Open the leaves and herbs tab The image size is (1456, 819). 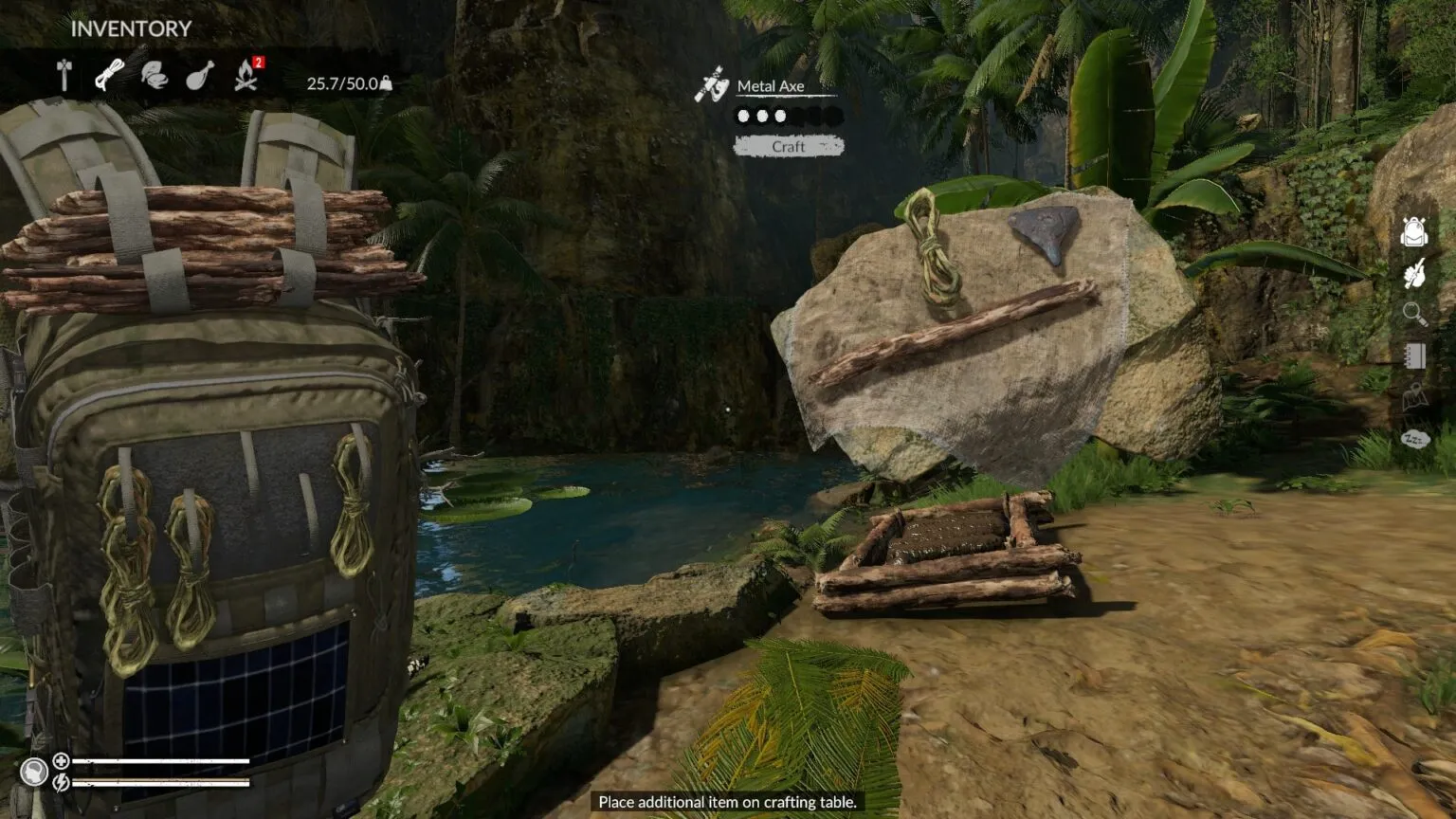[x=155, y=75]
